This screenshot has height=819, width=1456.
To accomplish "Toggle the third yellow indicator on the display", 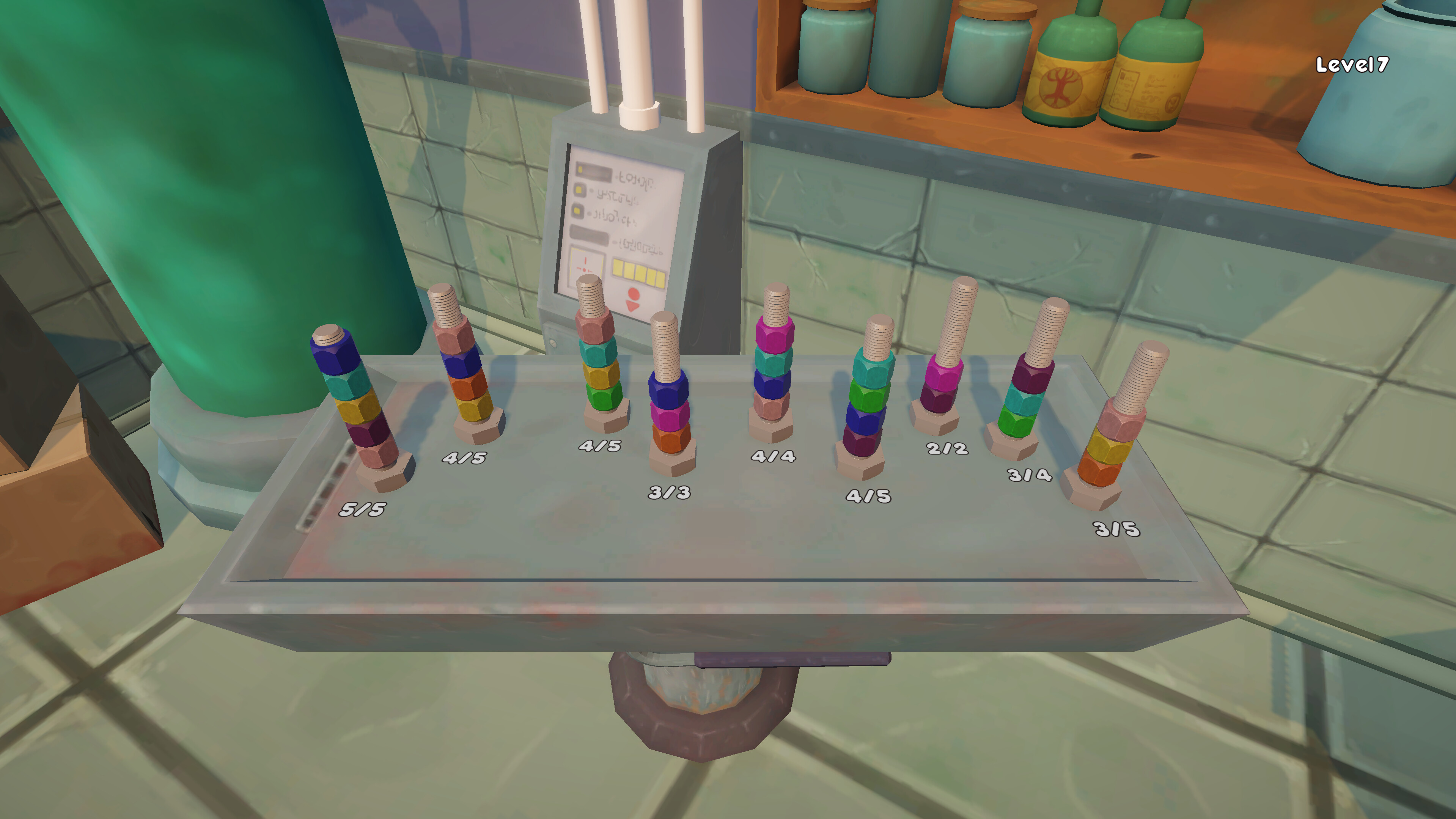I will click(x=577, y=211).
